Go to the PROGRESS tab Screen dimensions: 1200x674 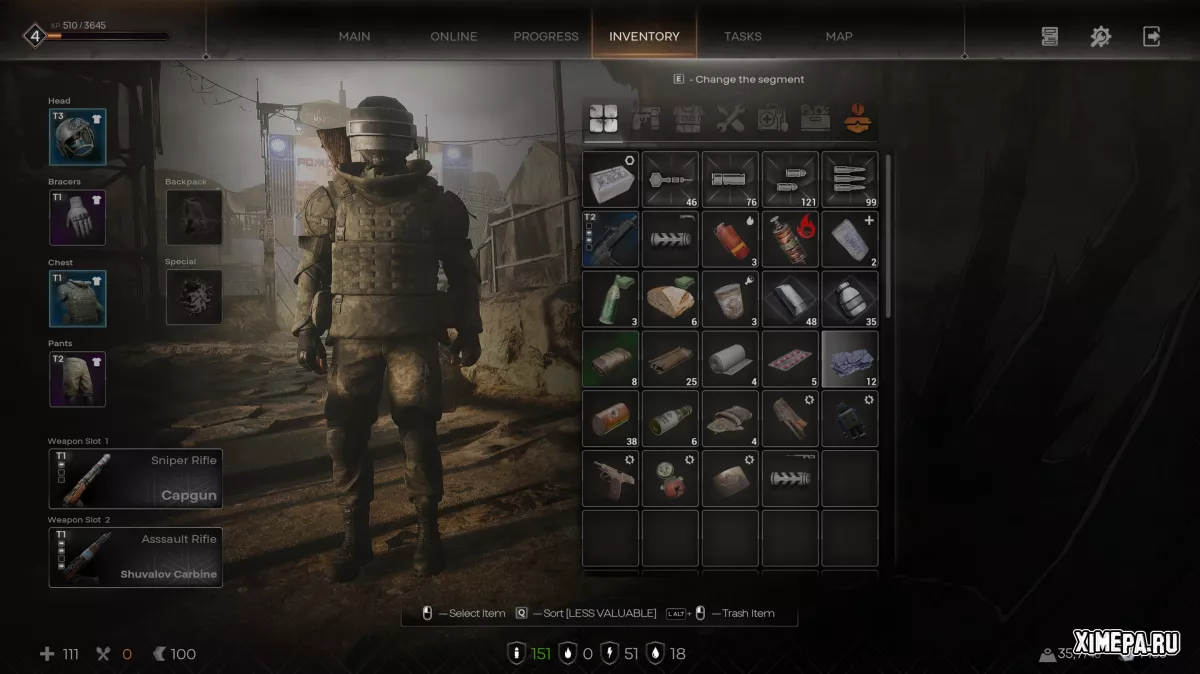point(546,36)
